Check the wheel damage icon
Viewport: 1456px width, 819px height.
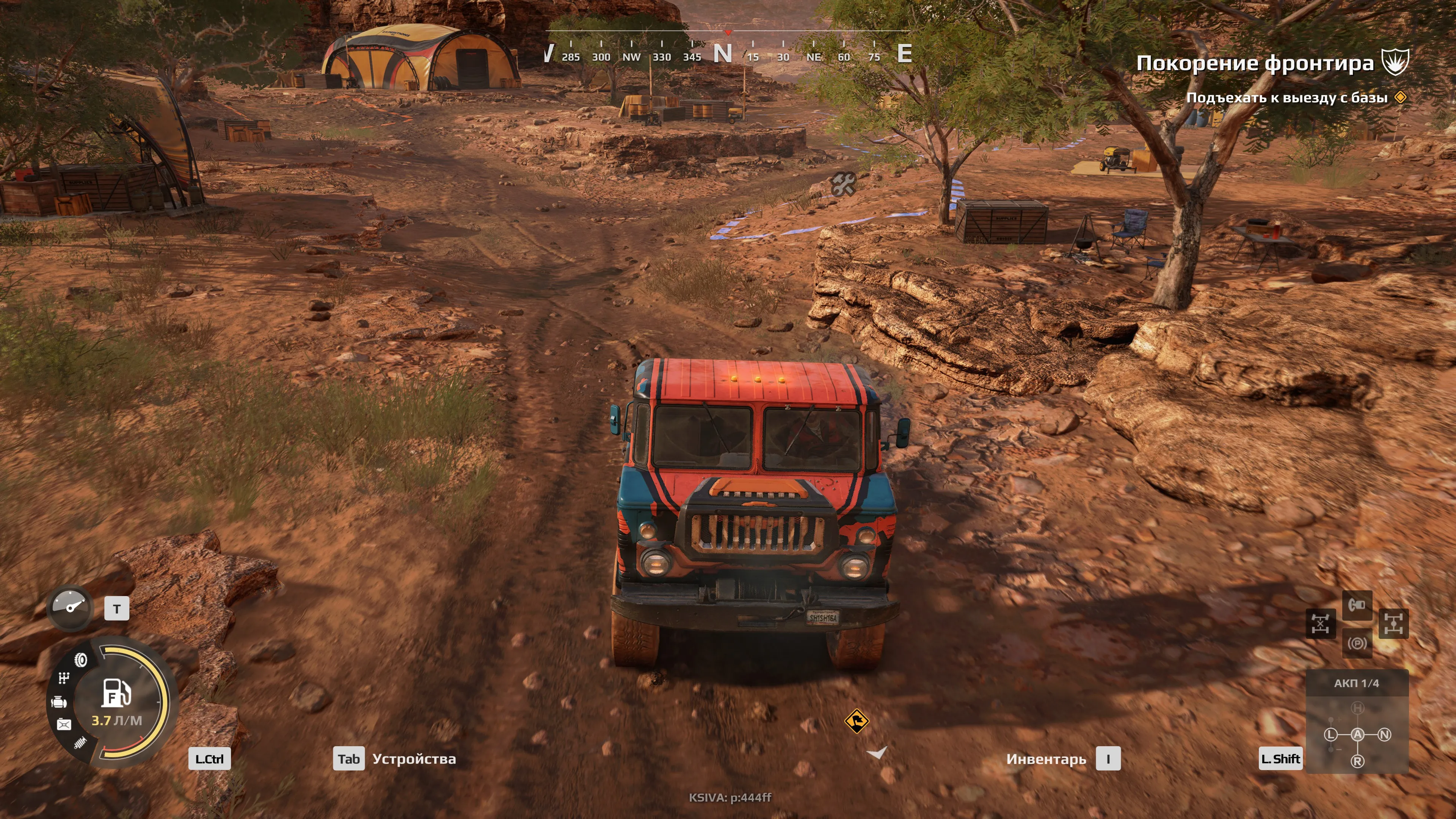(x=82, y=660)
